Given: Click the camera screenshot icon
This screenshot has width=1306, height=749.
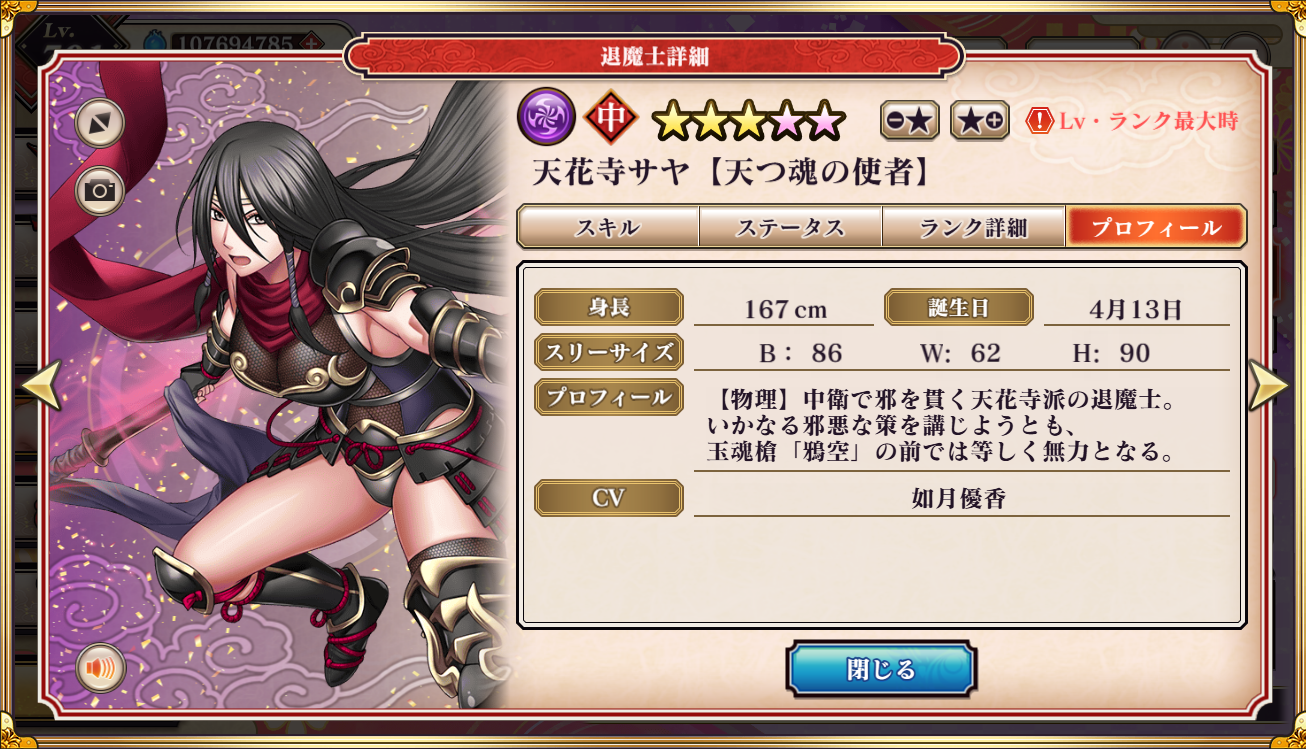Looking at the screenshot, I should click(100, 191).
